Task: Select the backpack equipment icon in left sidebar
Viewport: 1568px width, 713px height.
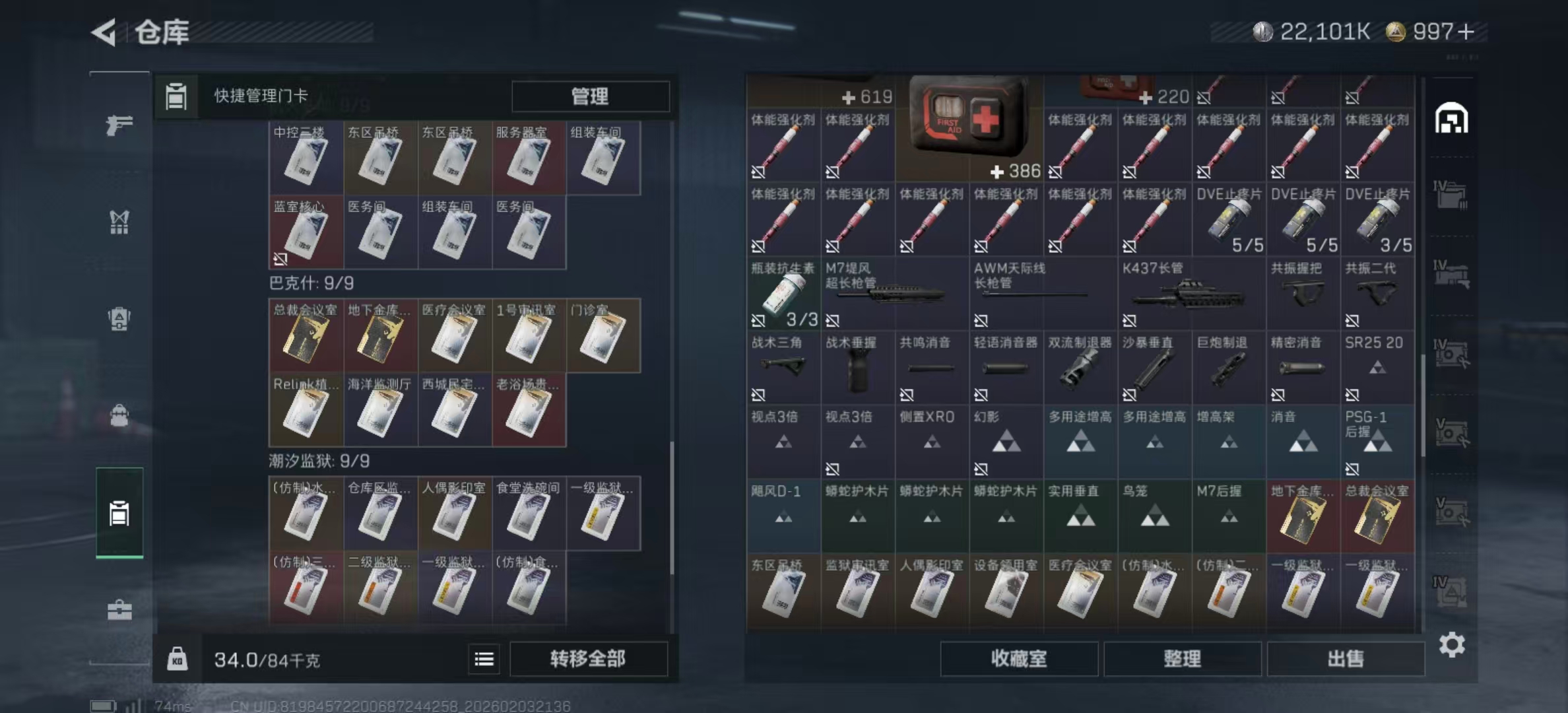Action: pos(119,322)
